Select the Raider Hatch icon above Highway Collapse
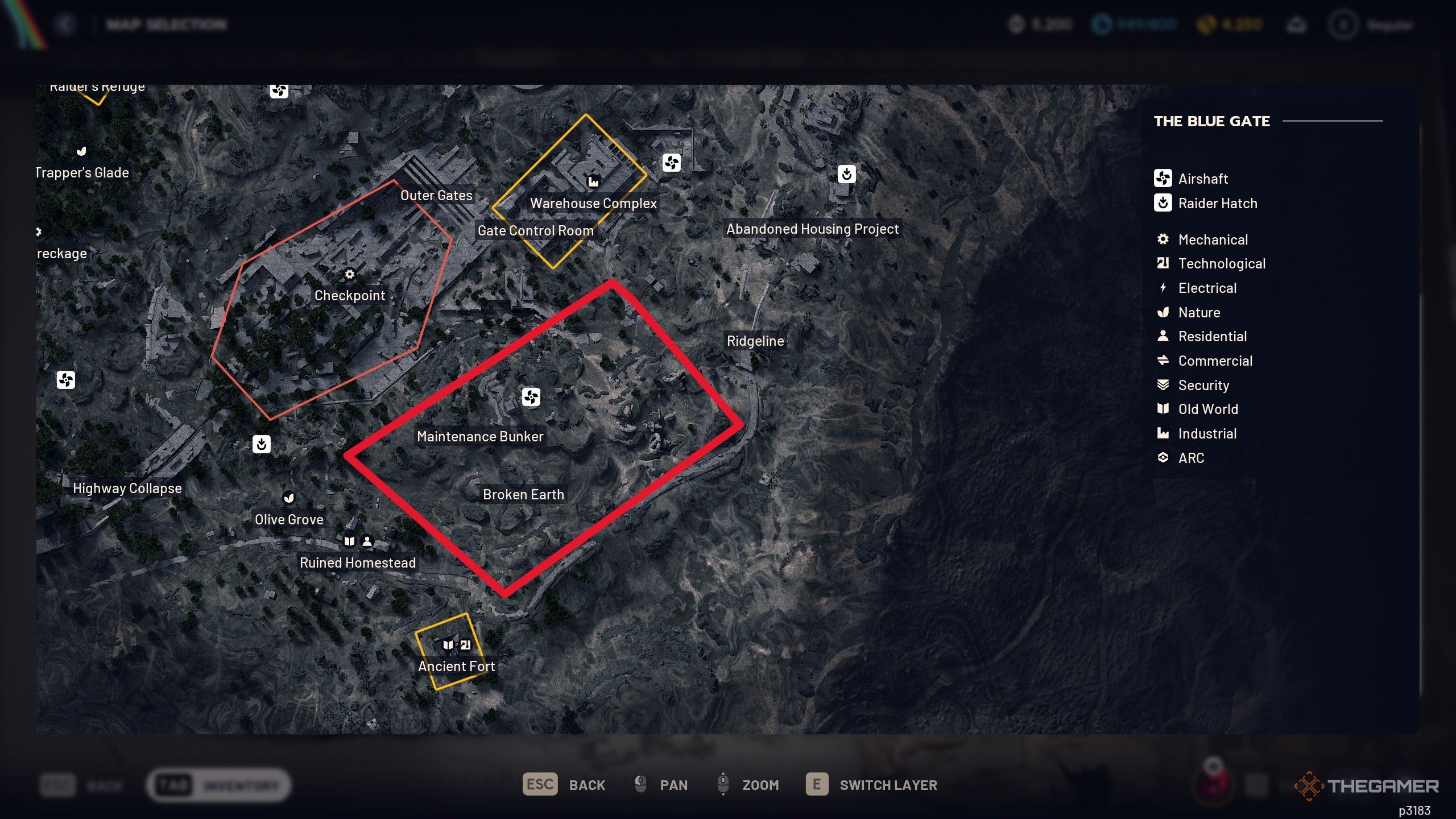Image resolution: width=1456 pixels, height=819 pixels. 260,445
